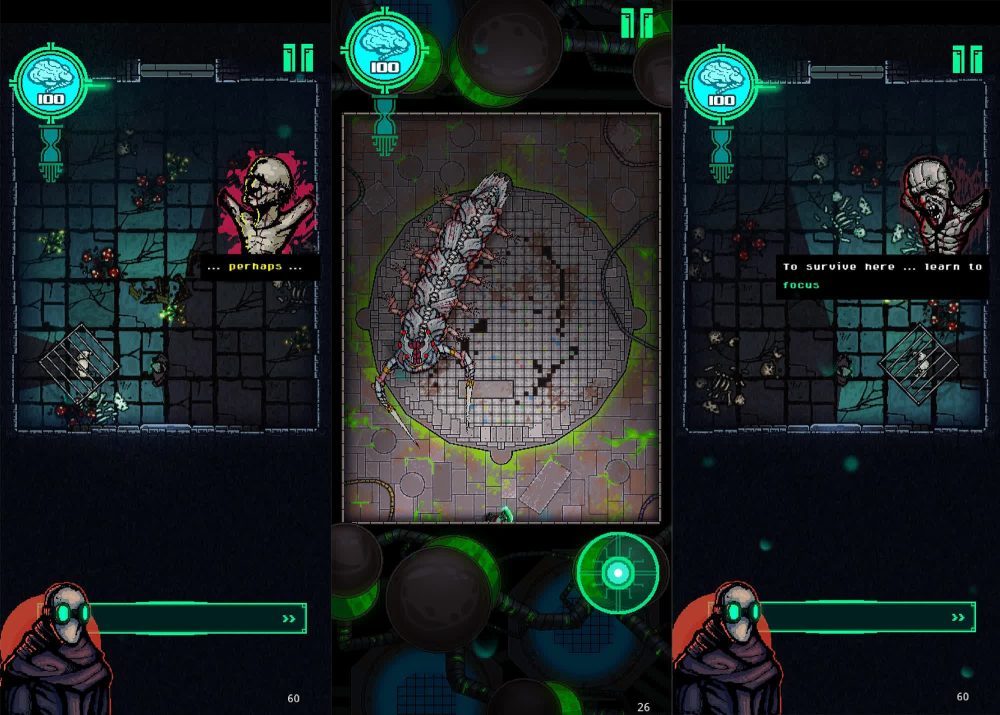This screenshot has height=715, width=1000.
Task: Pause the game in the centipede boss screen
Action: [x=636, y=23]
